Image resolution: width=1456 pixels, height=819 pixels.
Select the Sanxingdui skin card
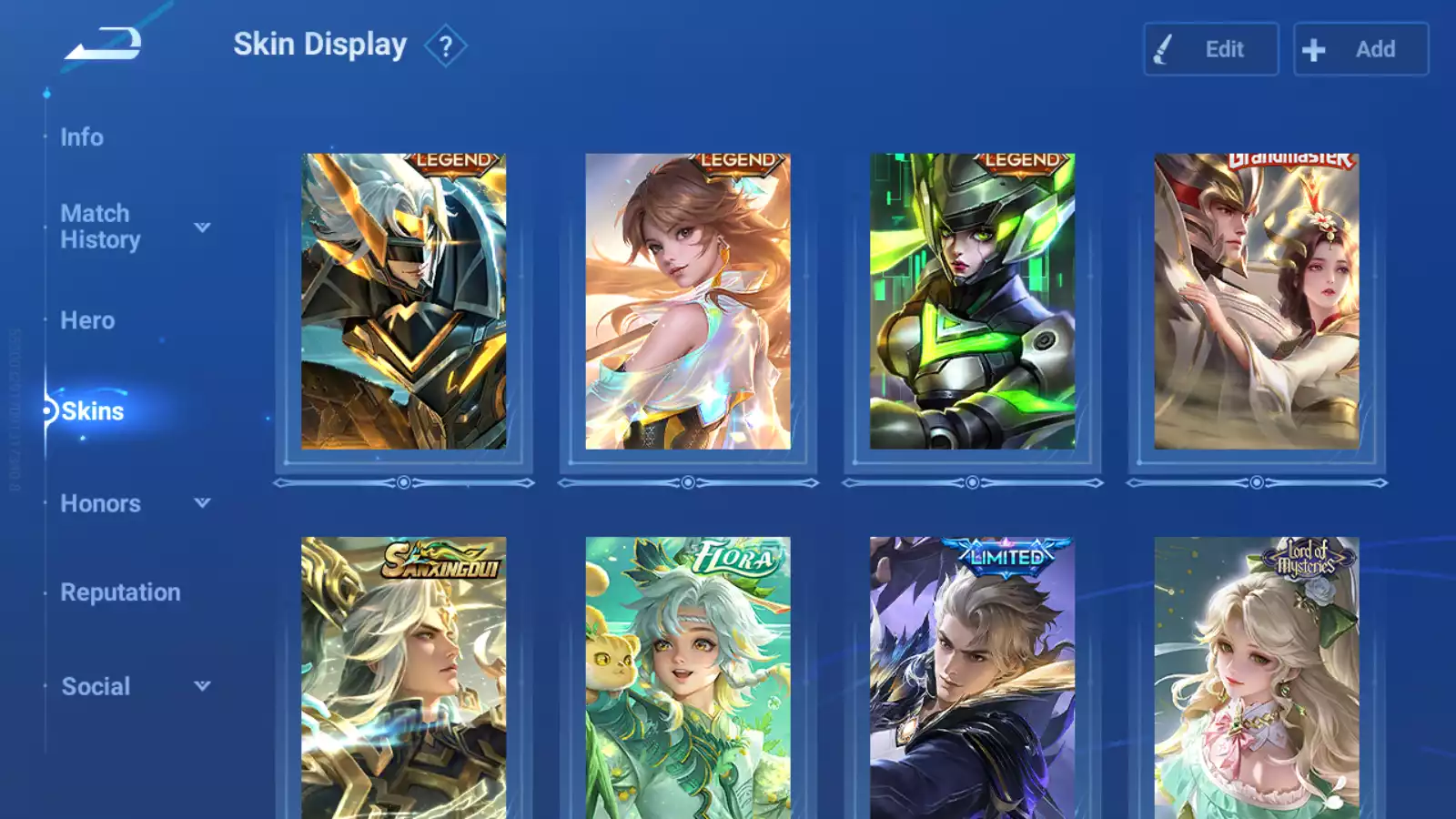point(403,678)
